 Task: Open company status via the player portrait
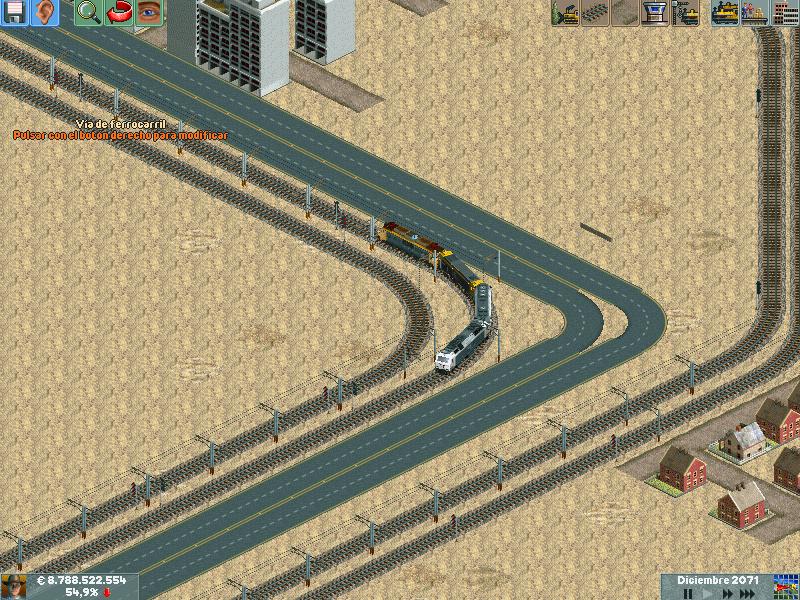tap(13, 586)
